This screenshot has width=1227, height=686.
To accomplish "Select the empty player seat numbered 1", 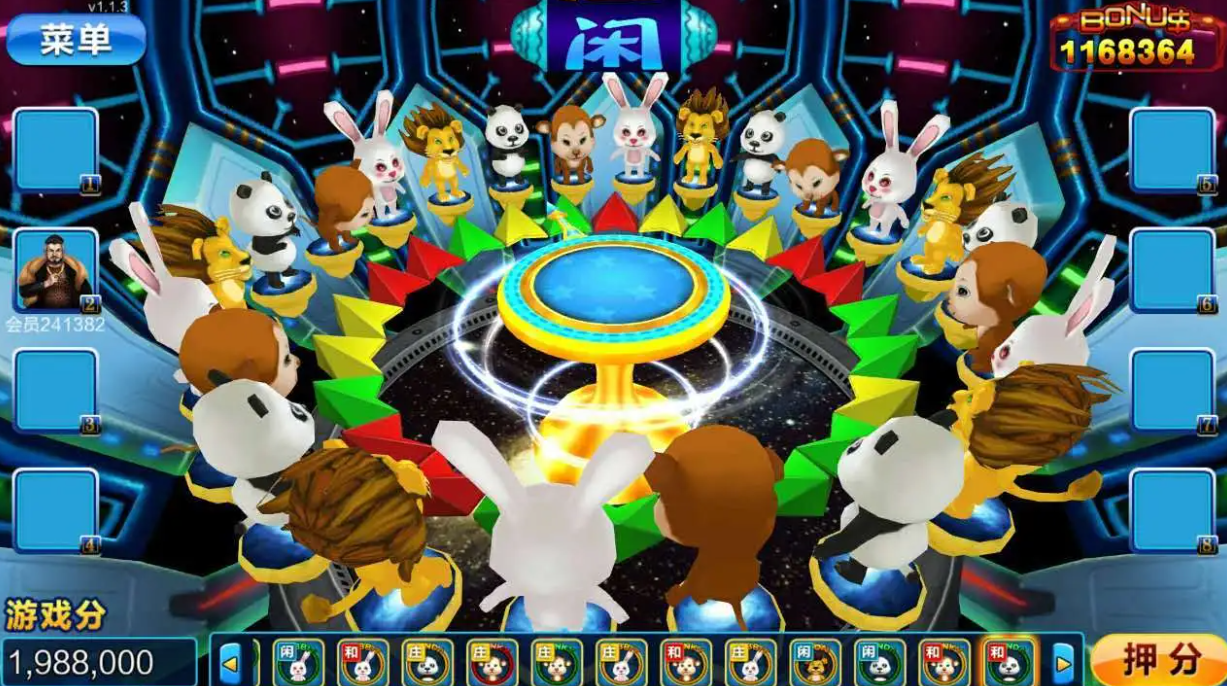I will click(55, 150).
